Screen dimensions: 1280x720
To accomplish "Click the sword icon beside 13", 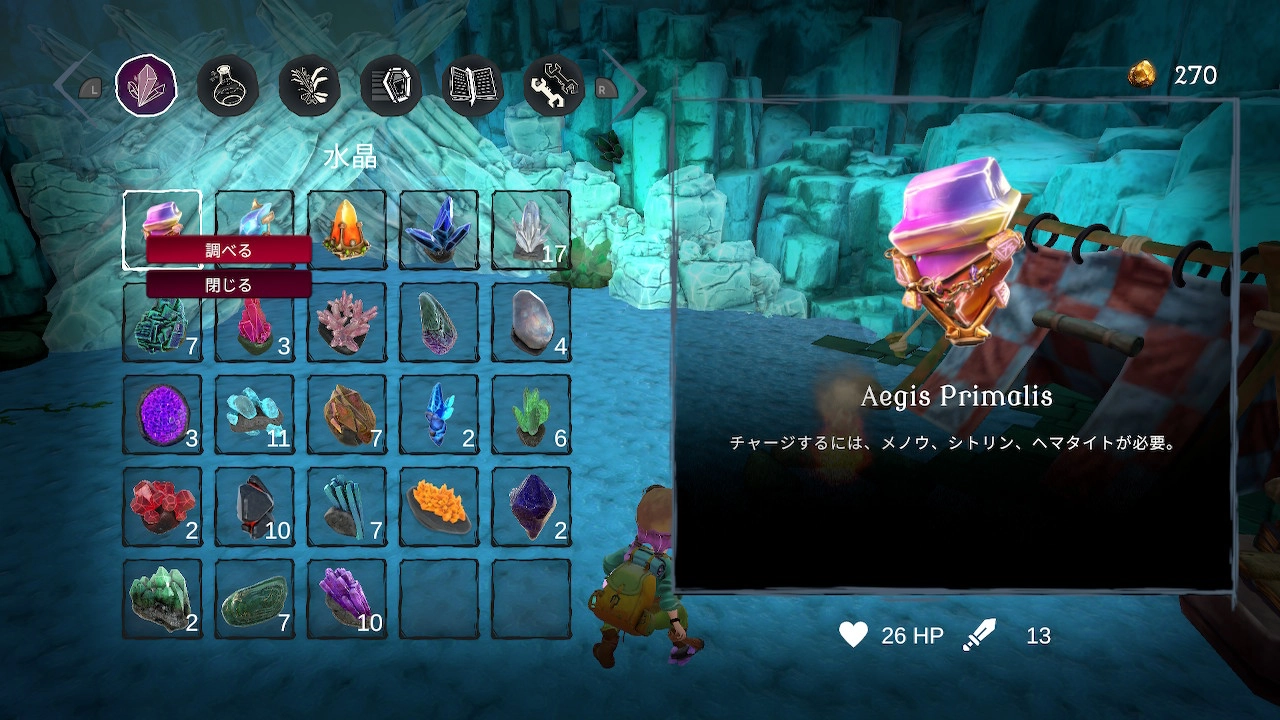I will [x=981, y=632].
